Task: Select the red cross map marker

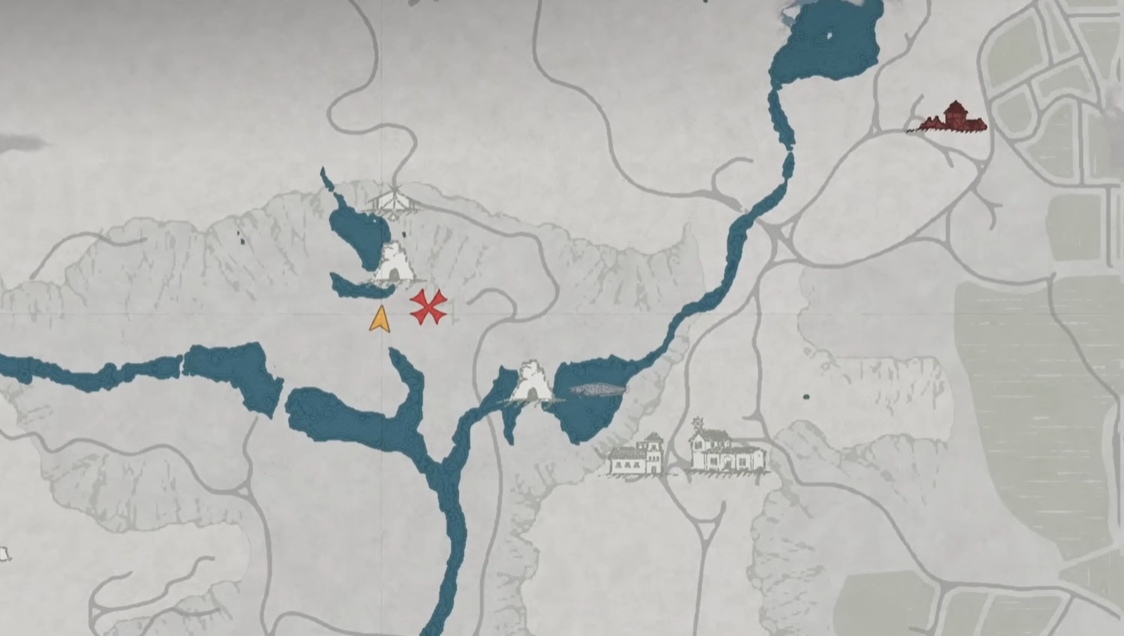Action: (x=428, y=307)
